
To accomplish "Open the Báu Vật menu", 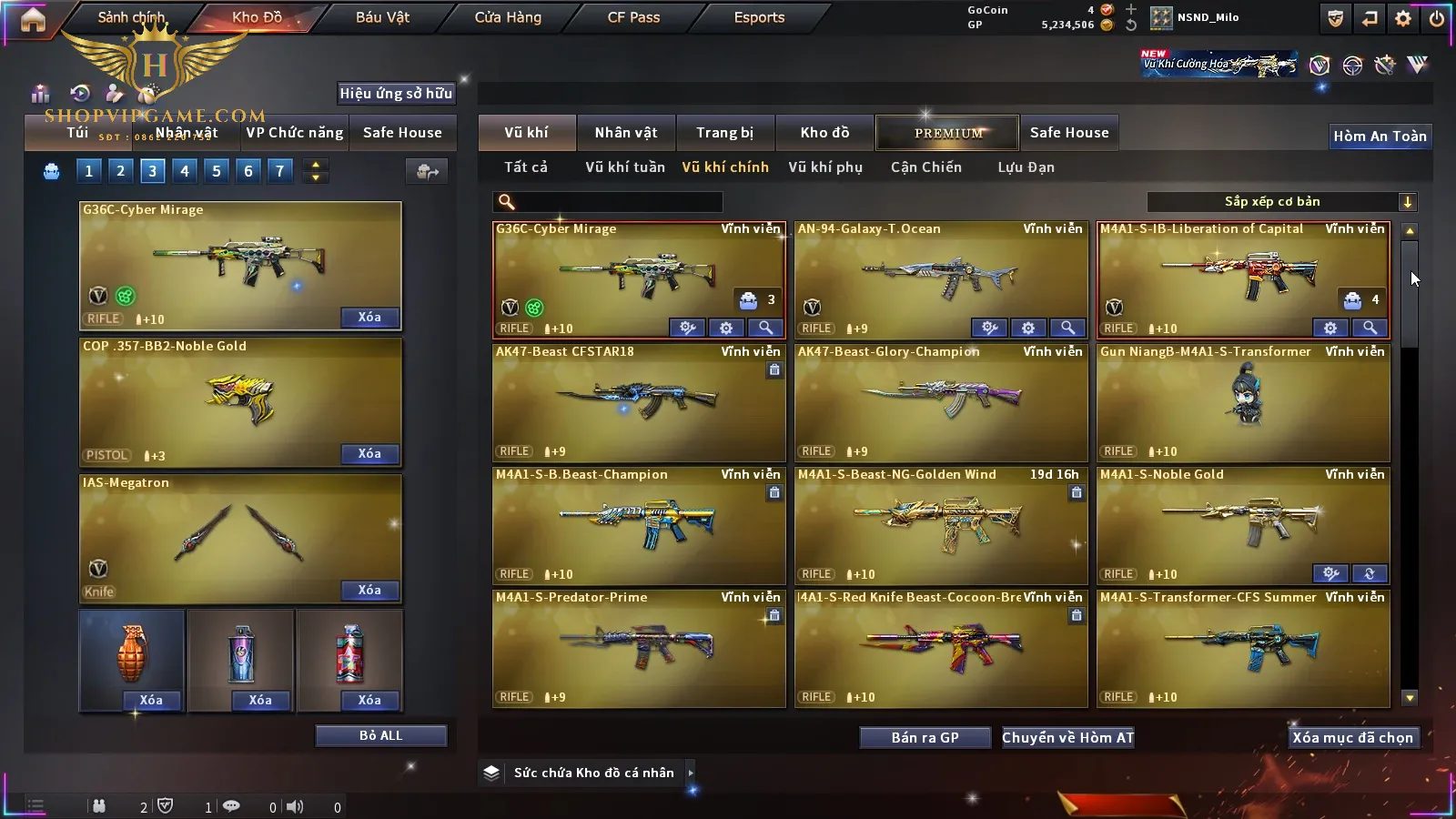I will pos(382,17).
